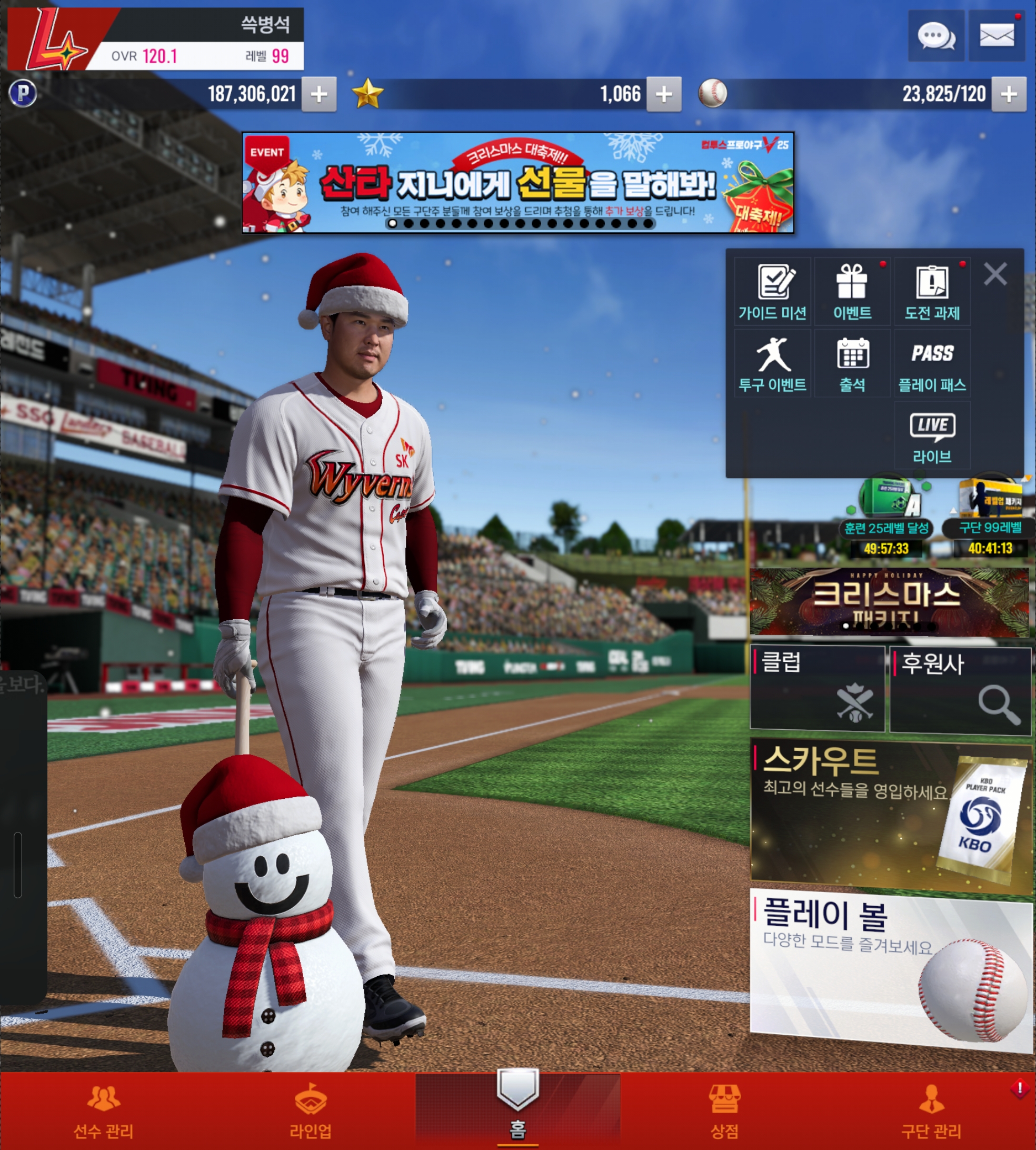Open the 후원사 sponsor panel

[x=960, y=689]
